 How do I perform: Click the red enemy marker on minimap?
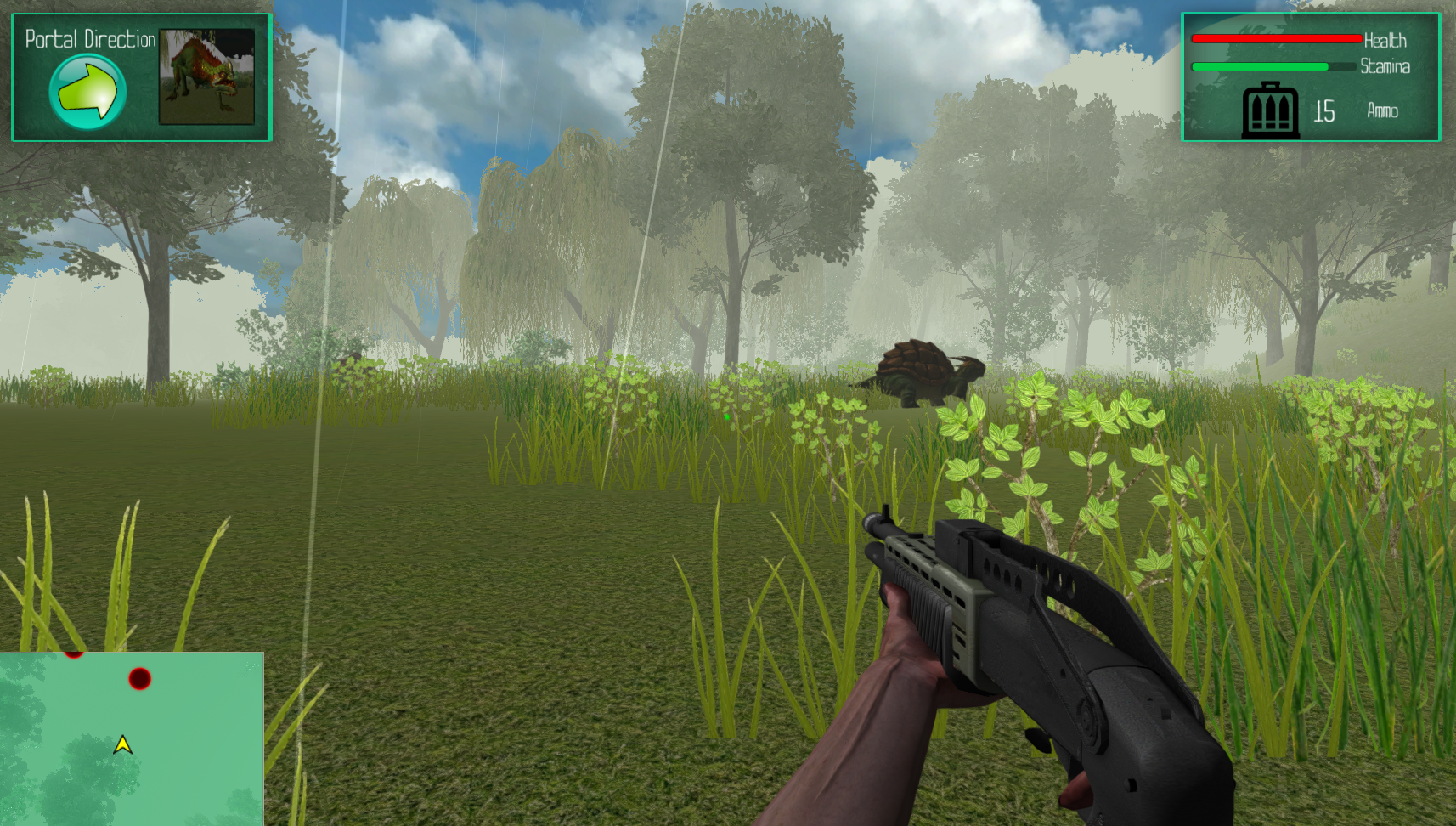(139, 678)
